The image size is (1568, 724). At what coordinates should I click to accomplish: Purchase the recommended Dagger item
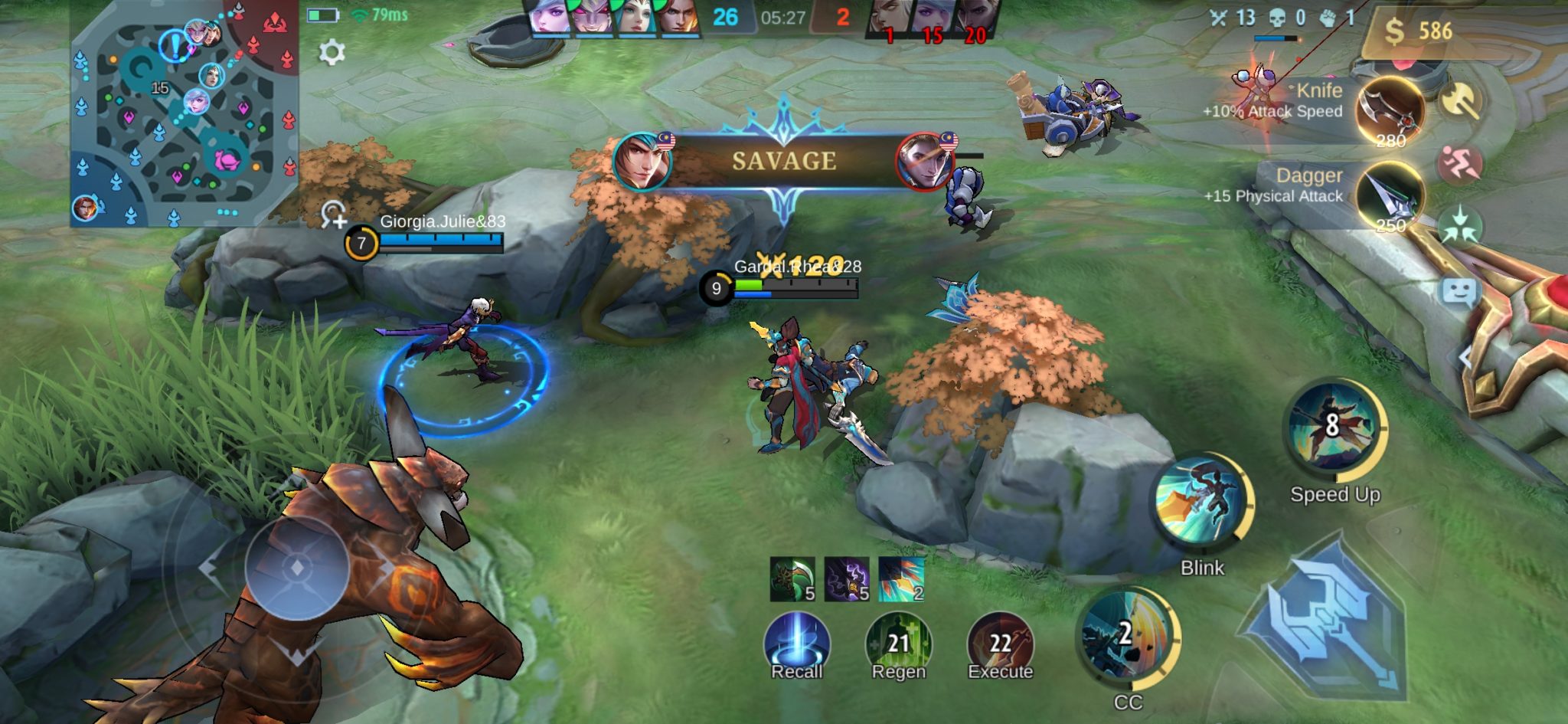click(x=1390, y=196)
